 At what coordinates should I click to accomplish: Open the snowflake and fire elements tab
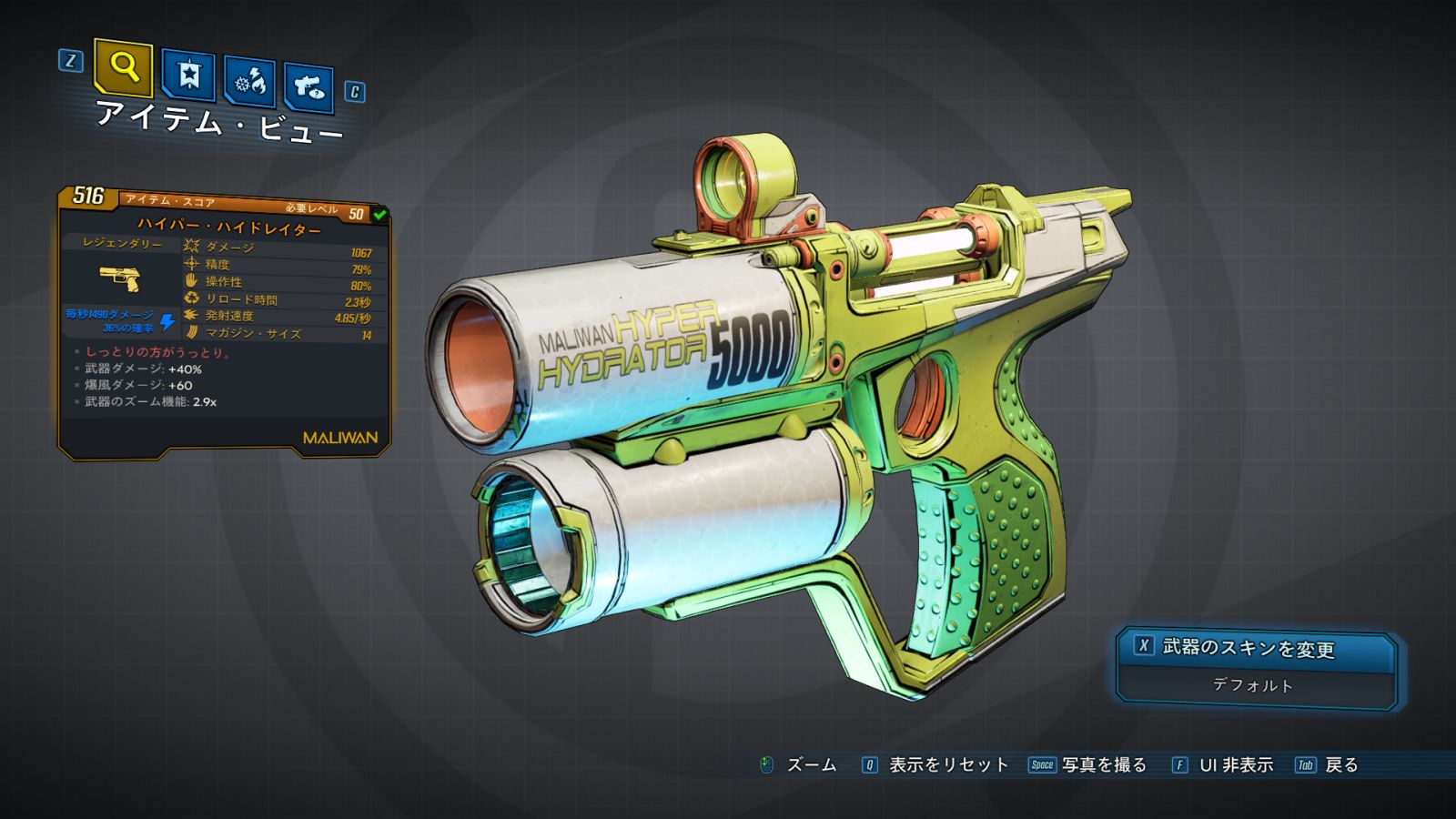coord(250,82)
